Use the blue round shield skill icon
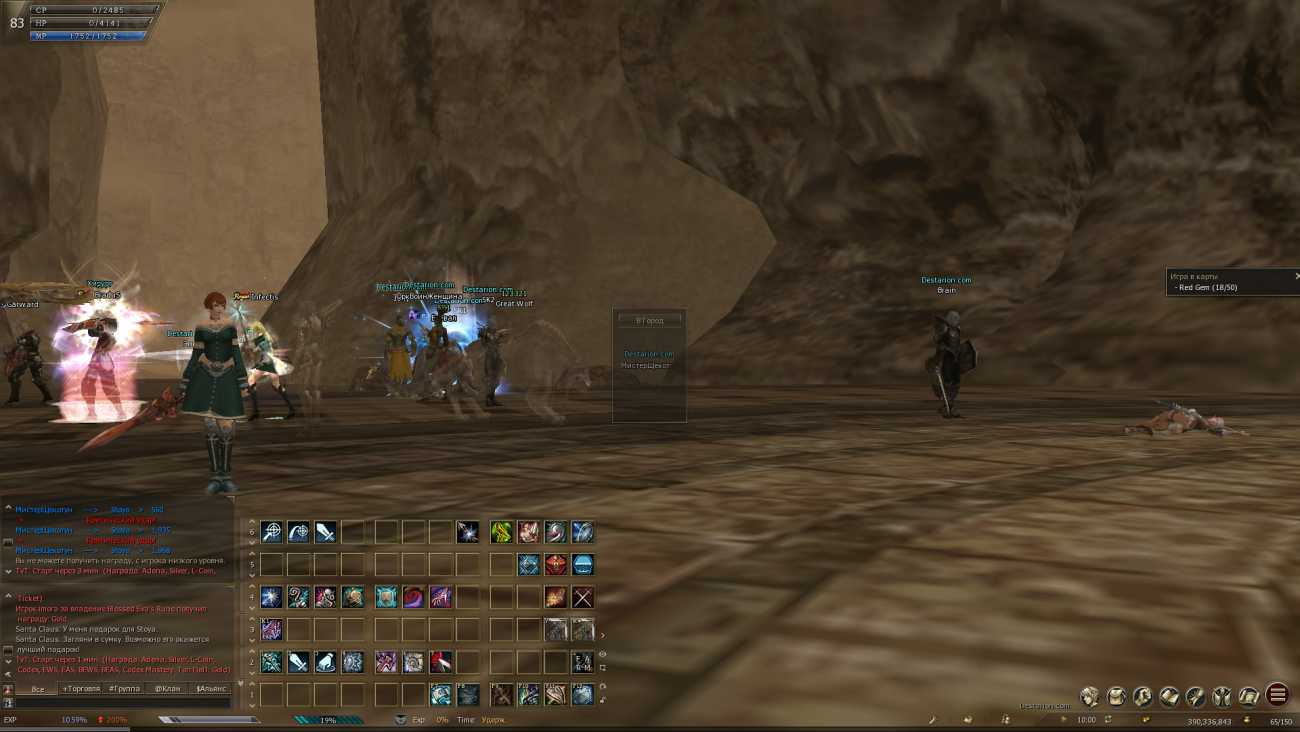The image size is (1300, 732). 582,565
